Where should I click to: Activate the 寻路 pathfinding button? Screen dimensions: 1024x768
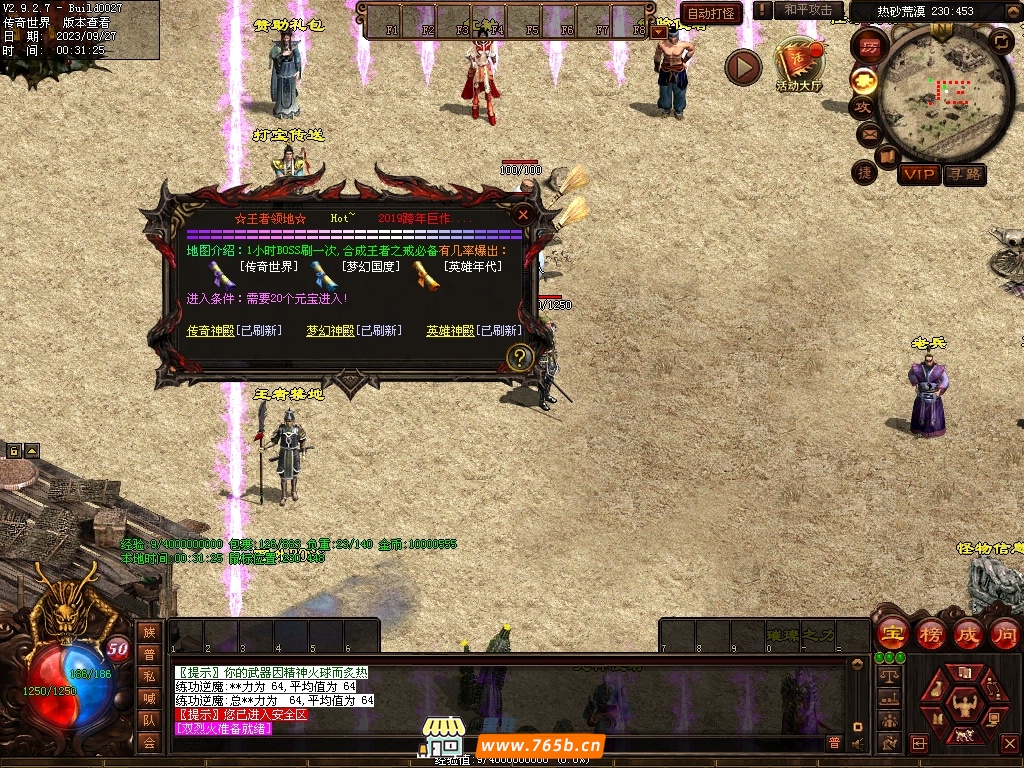(x=964, y=175)
